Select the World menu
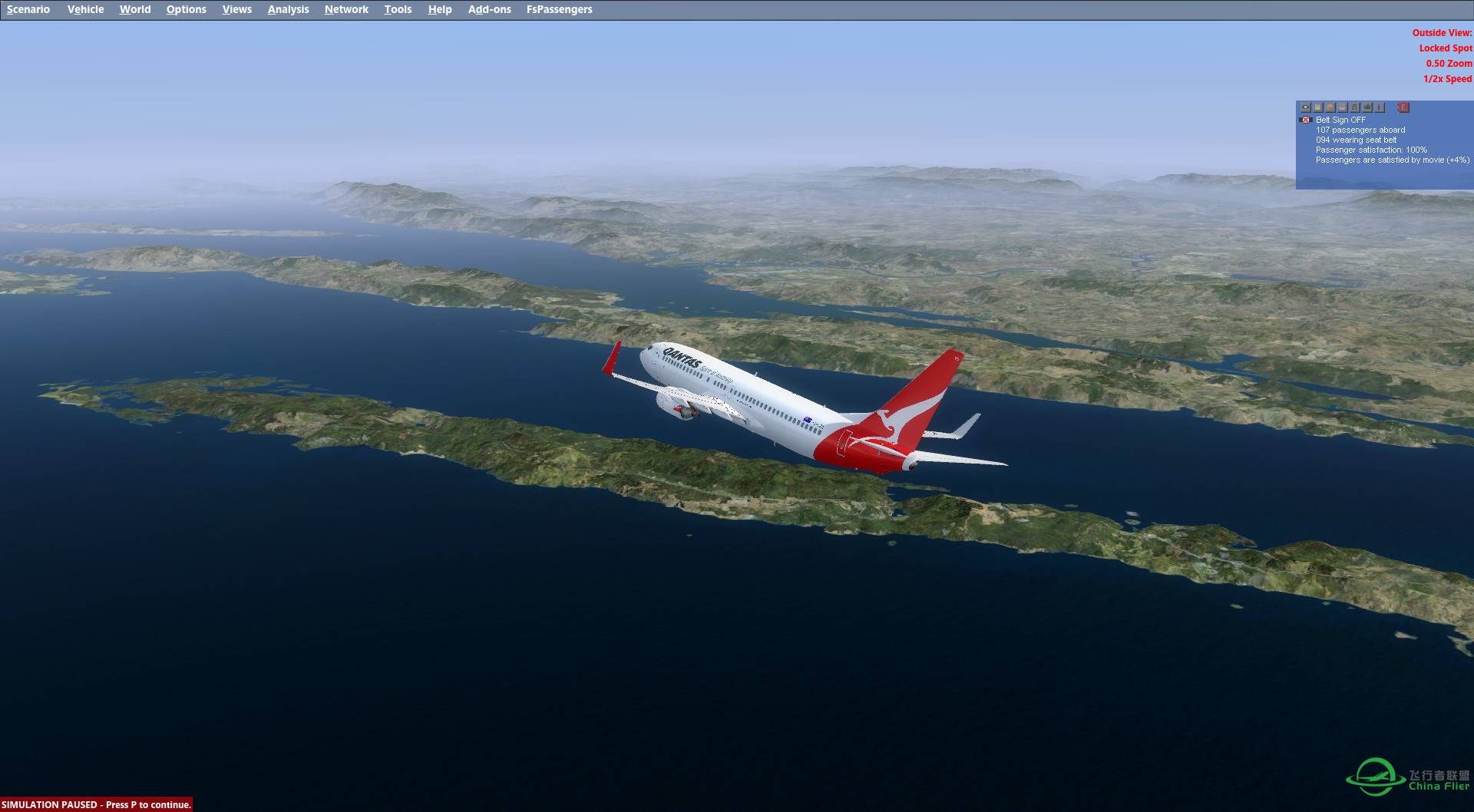Viewport: 1474px width, 812px height. 135,9
